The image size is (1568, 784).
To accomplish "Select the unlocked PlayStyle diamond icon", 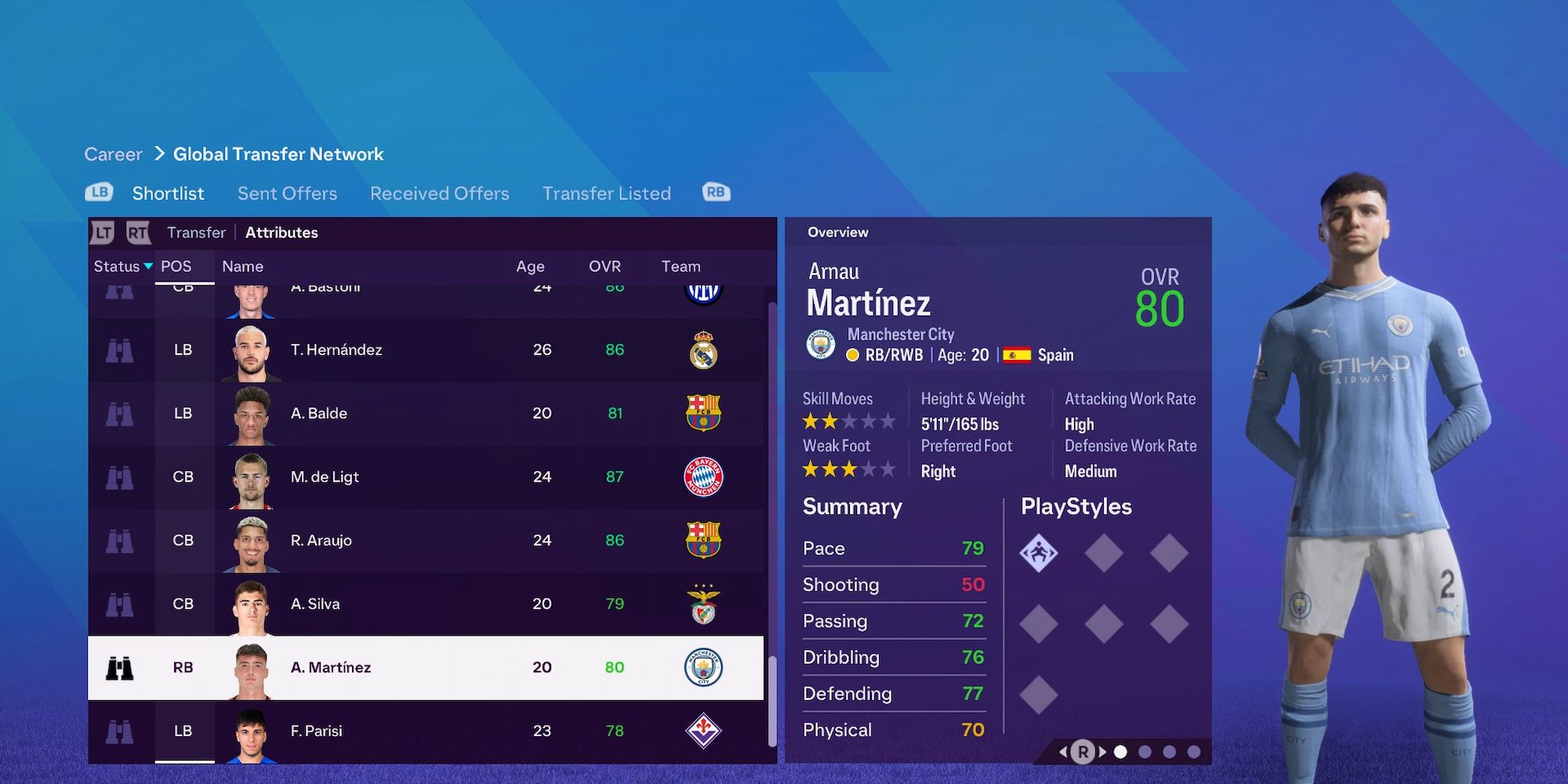I will coord(1040,551).
